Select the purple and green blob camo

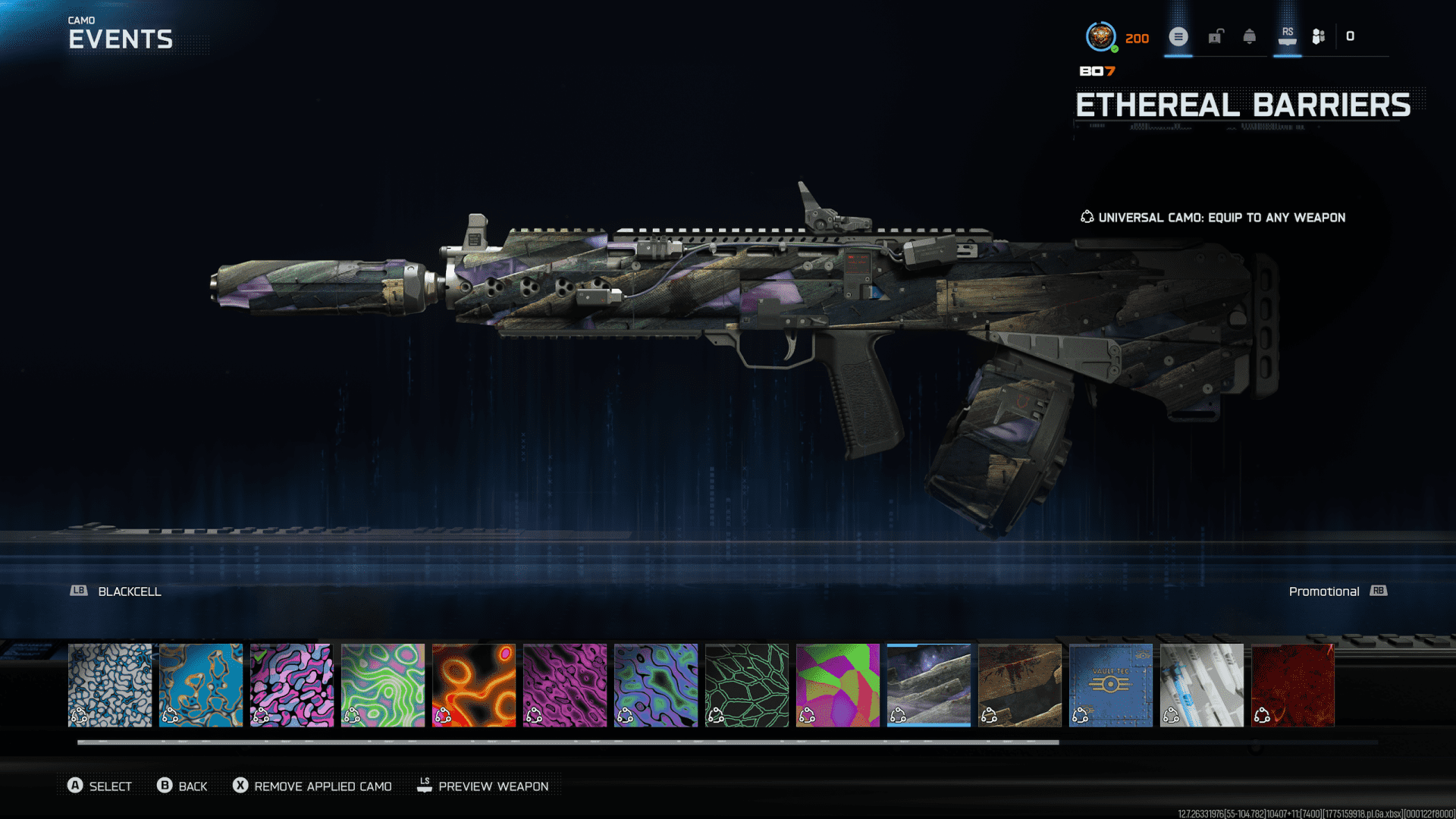(656, 685)
